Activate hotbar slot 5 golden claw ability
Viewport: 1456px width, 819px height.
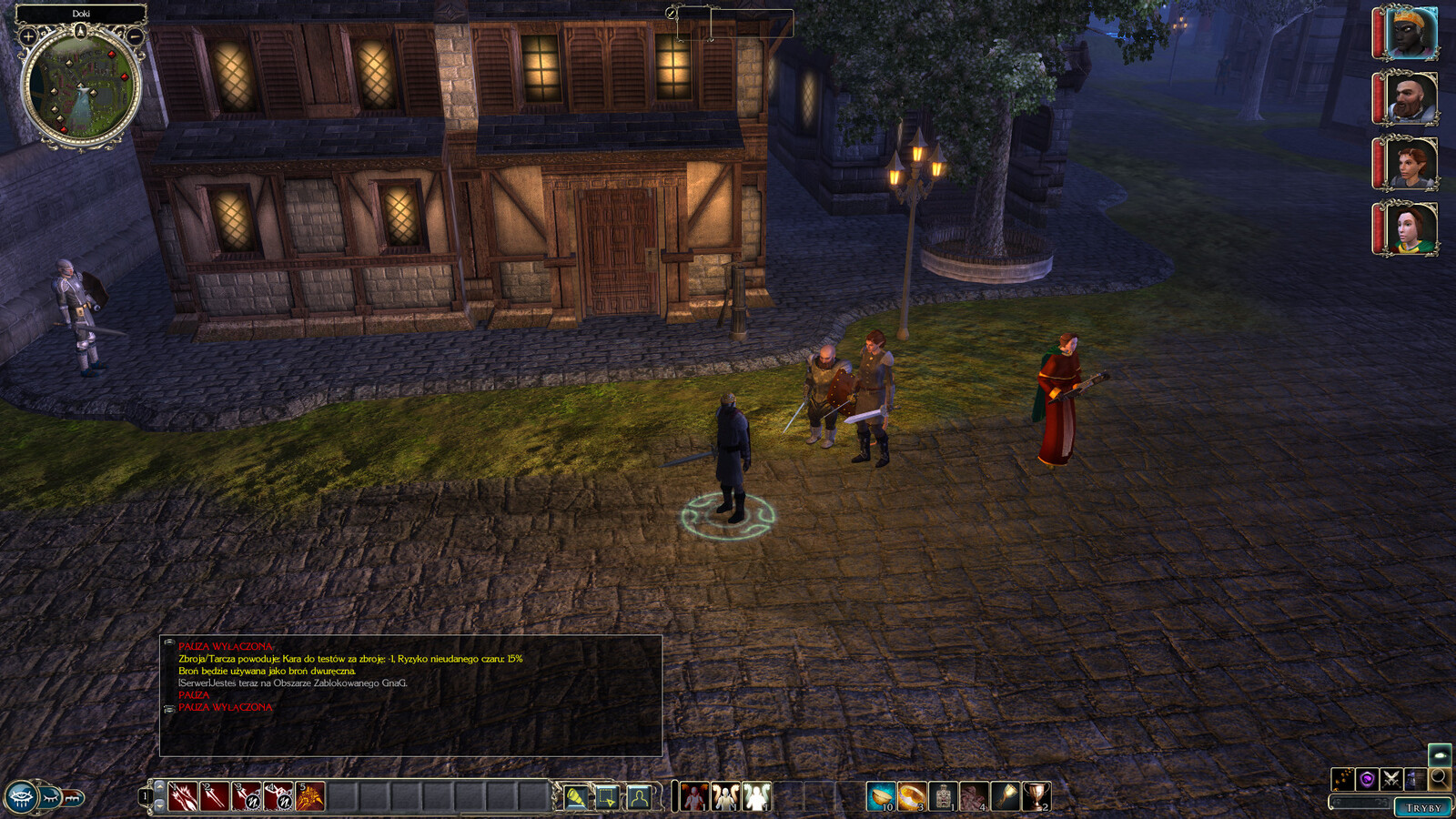coord(310,797)
